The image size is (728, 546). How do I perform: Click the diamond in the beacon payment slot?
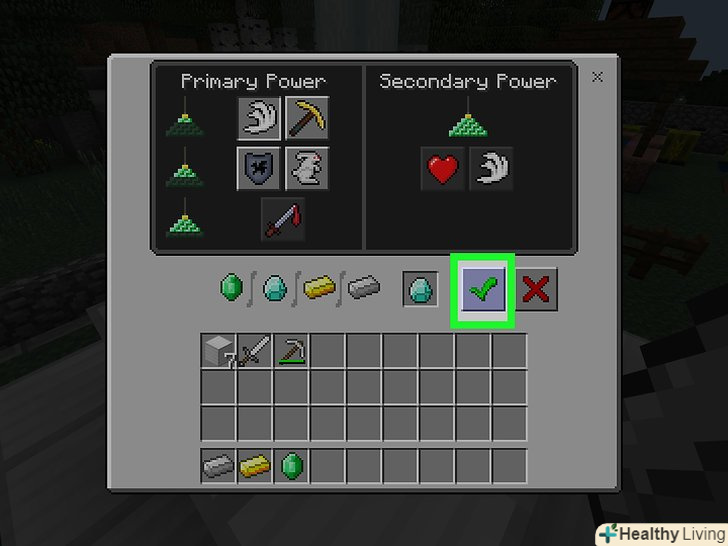tap(421, 290)
